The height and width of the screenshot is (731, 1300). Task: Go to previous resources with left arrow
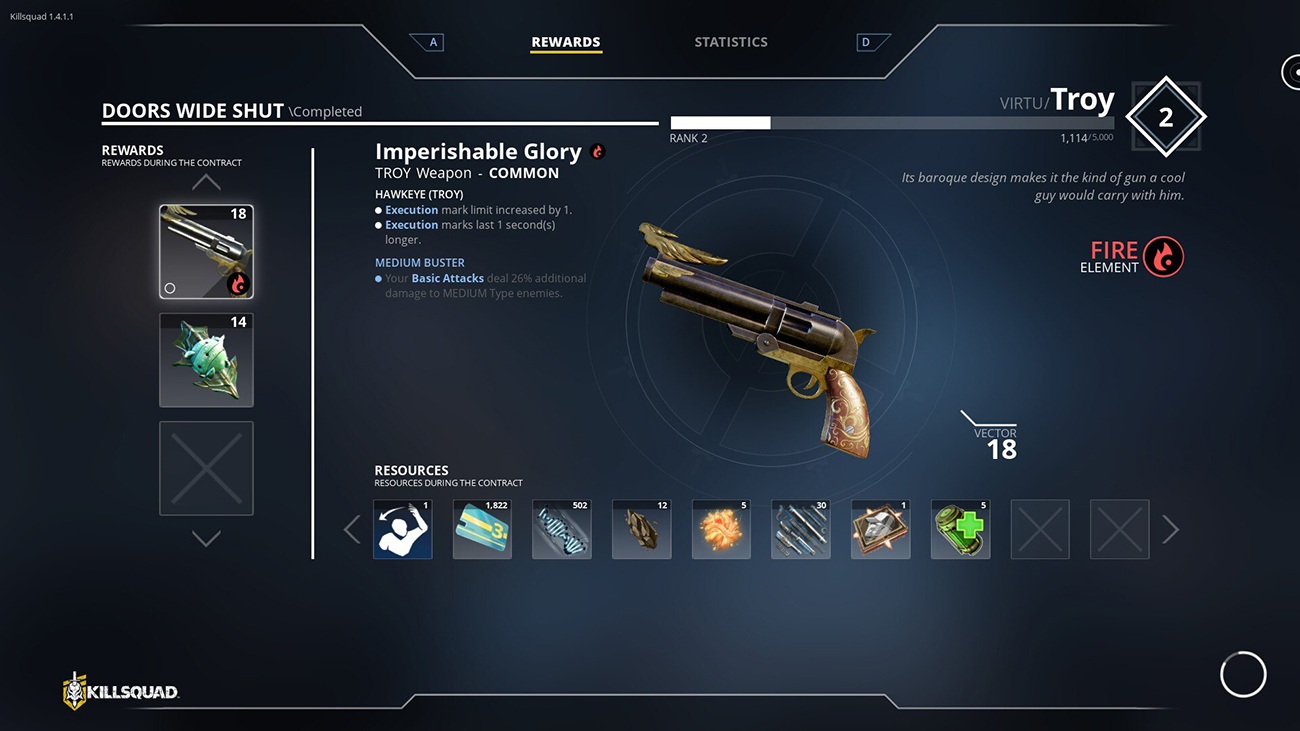pos(352,529)
